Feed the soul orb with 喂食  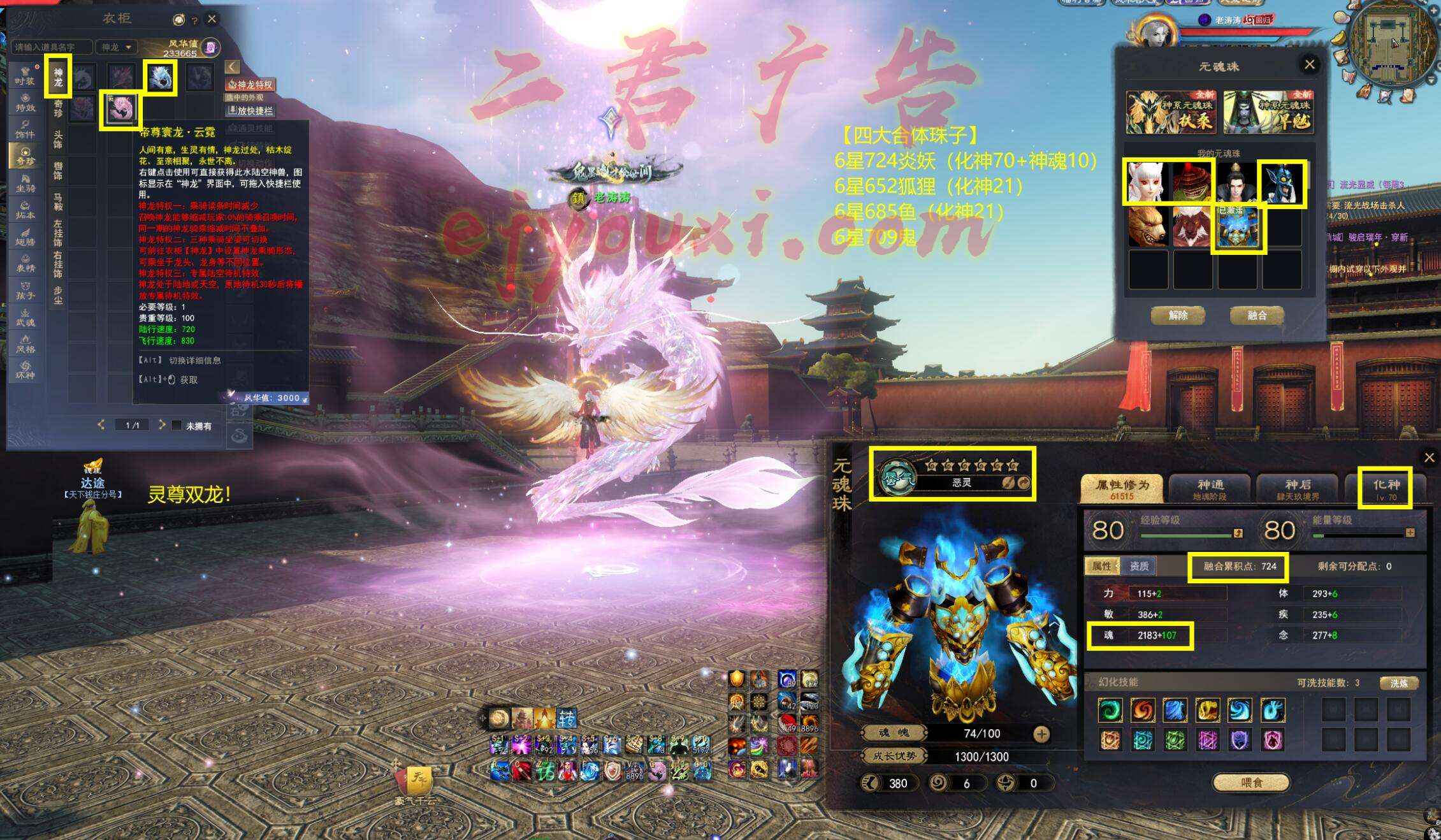1250,783
